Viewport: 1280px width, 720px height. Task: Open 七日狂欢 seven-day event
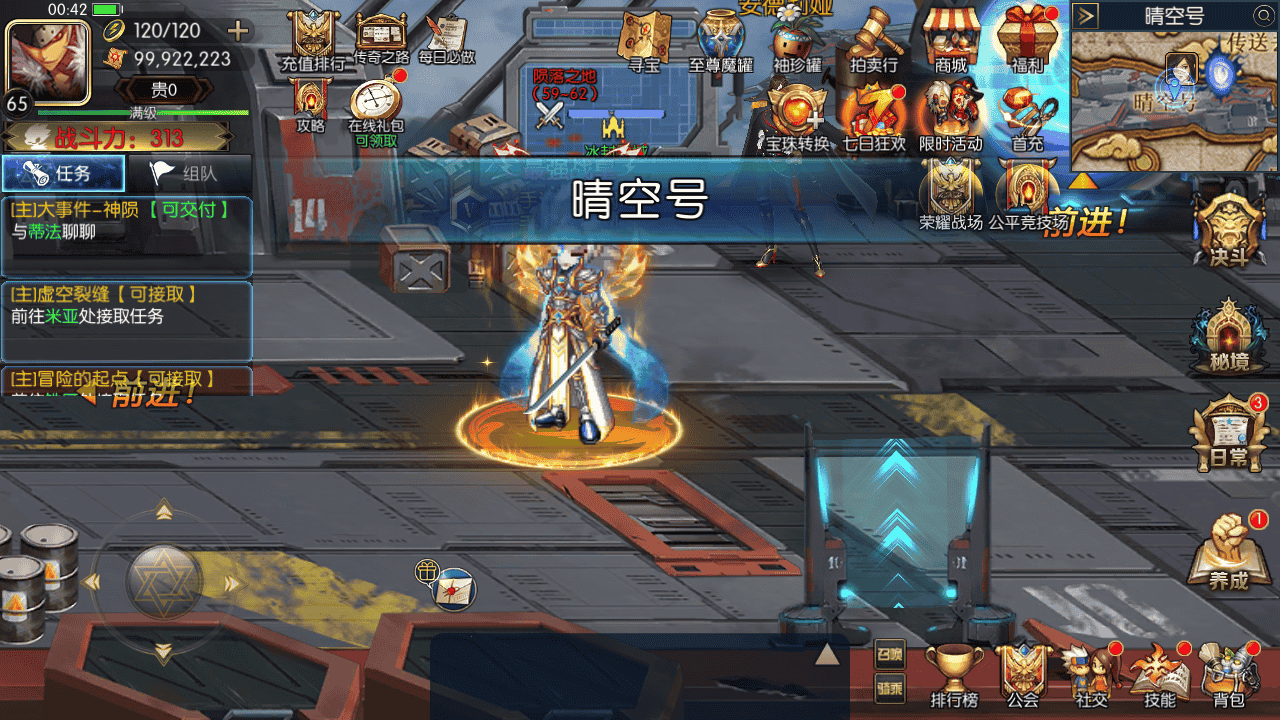(x=873, y=115)
